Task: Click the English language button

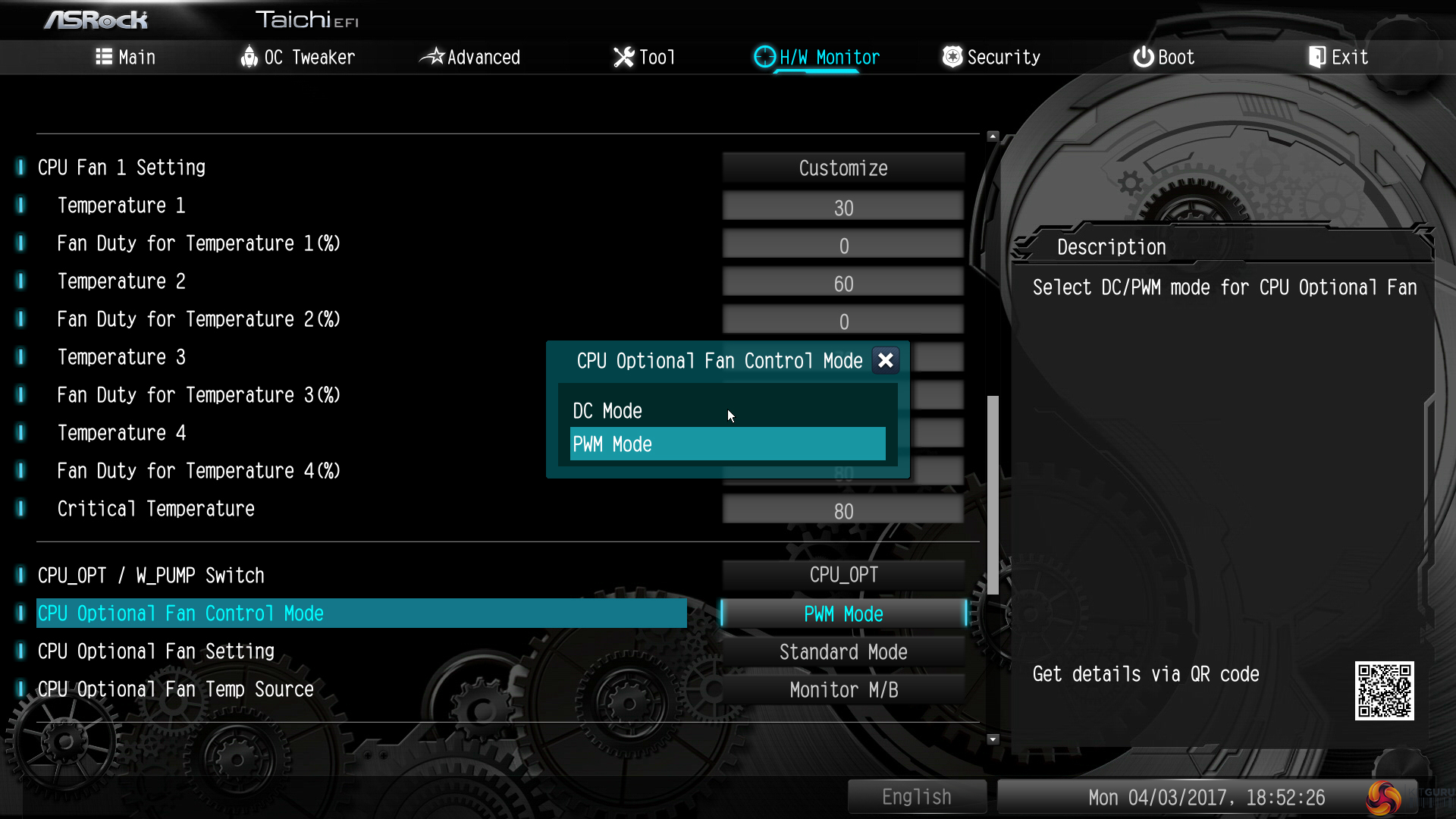Action: coord(916,797)
